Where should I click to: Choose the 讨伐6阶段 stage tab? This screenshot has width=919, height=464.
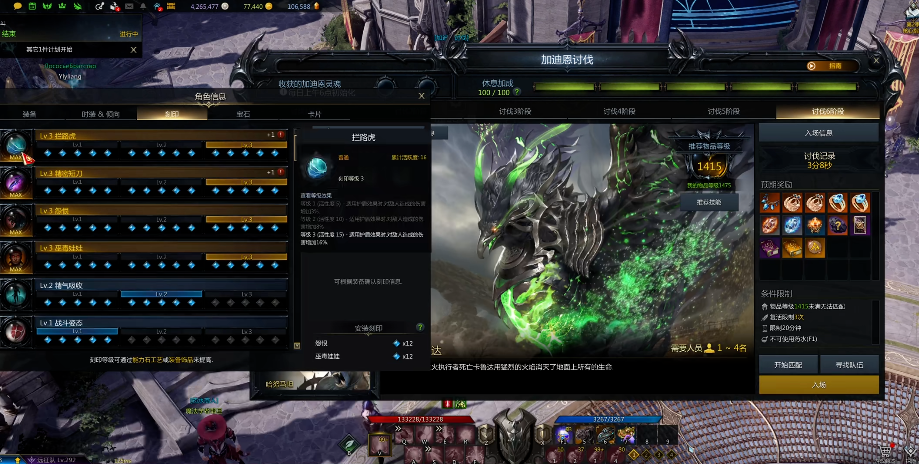coord(827,111)
